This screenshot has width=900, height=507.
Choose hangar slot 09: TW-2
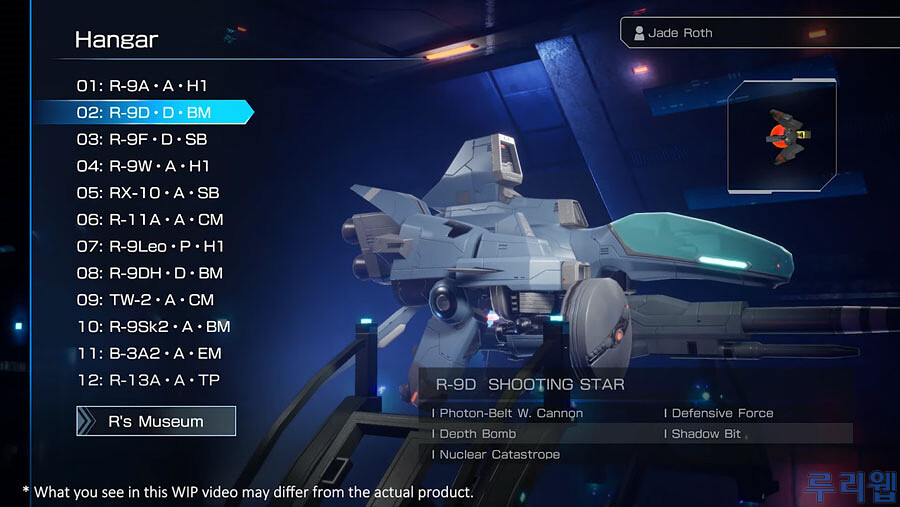pos(145,300)
